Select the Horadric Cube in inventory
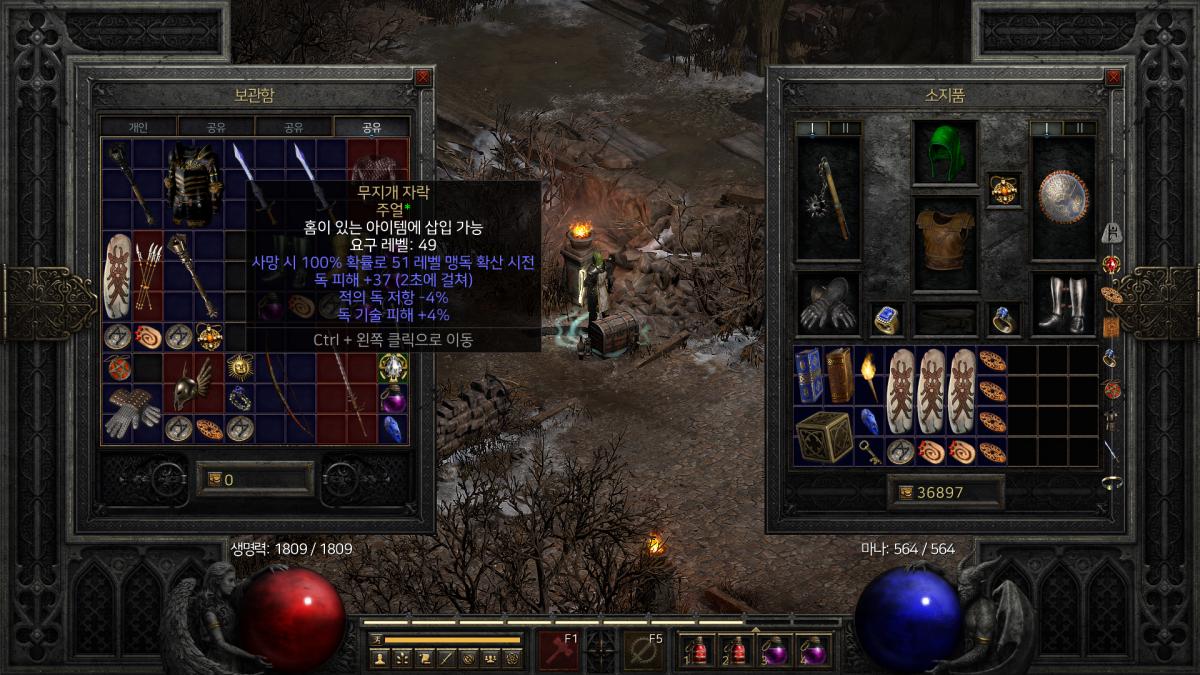The width and height of the screenshot is (1200, 675). 824,435
